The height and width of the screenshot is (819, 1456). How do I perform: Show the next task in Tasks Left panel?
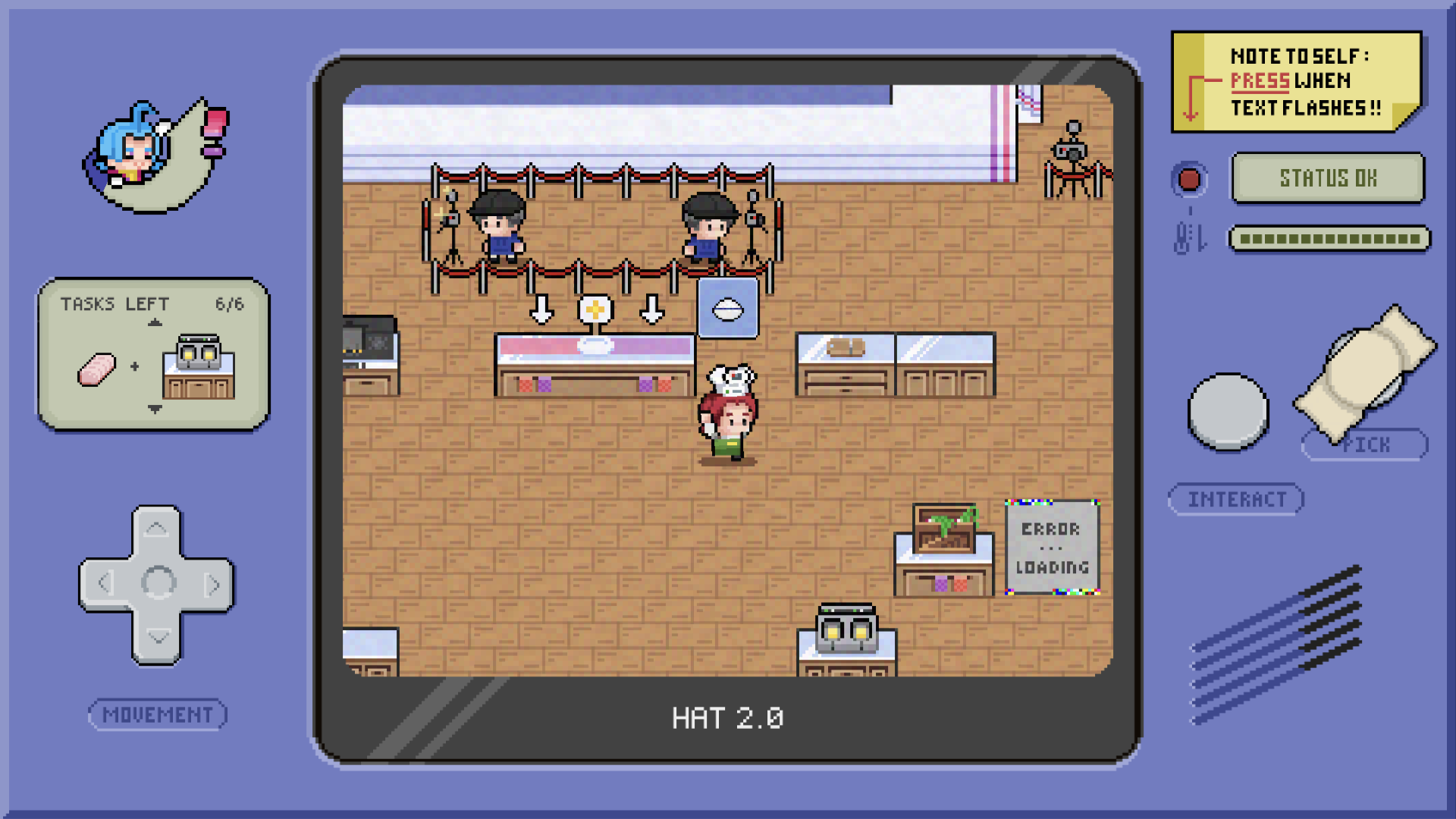(x=155, y=409)
